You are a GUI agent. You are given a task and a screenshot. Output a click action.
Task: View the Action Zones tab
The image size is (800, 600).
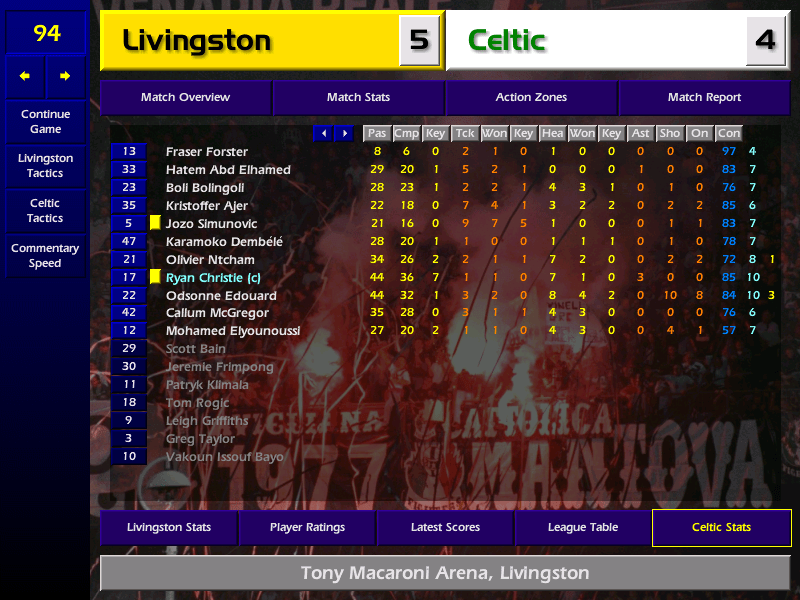point(531,98)
